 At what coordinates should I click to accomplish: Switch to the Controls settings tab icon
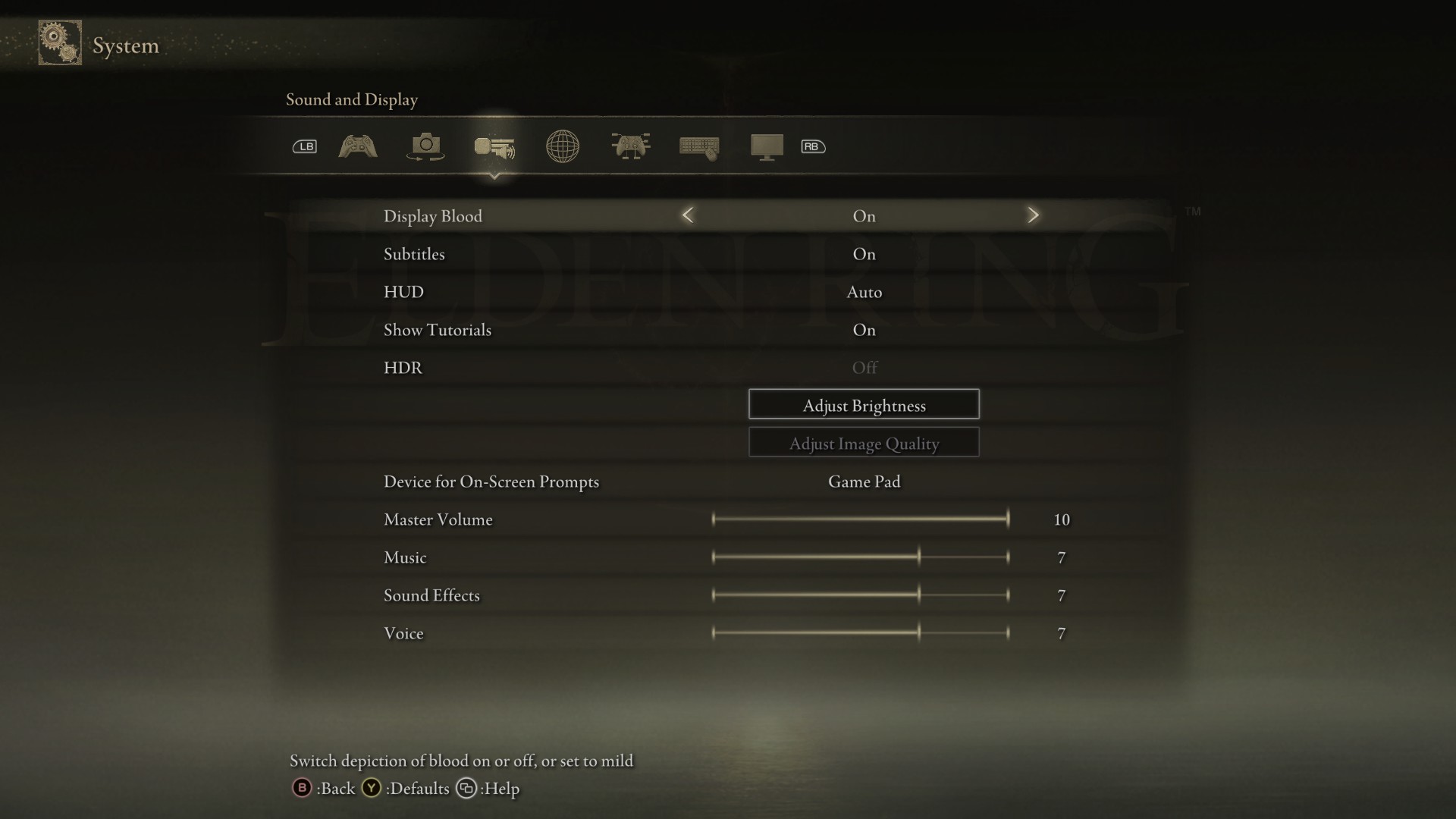tap(357, 146)
